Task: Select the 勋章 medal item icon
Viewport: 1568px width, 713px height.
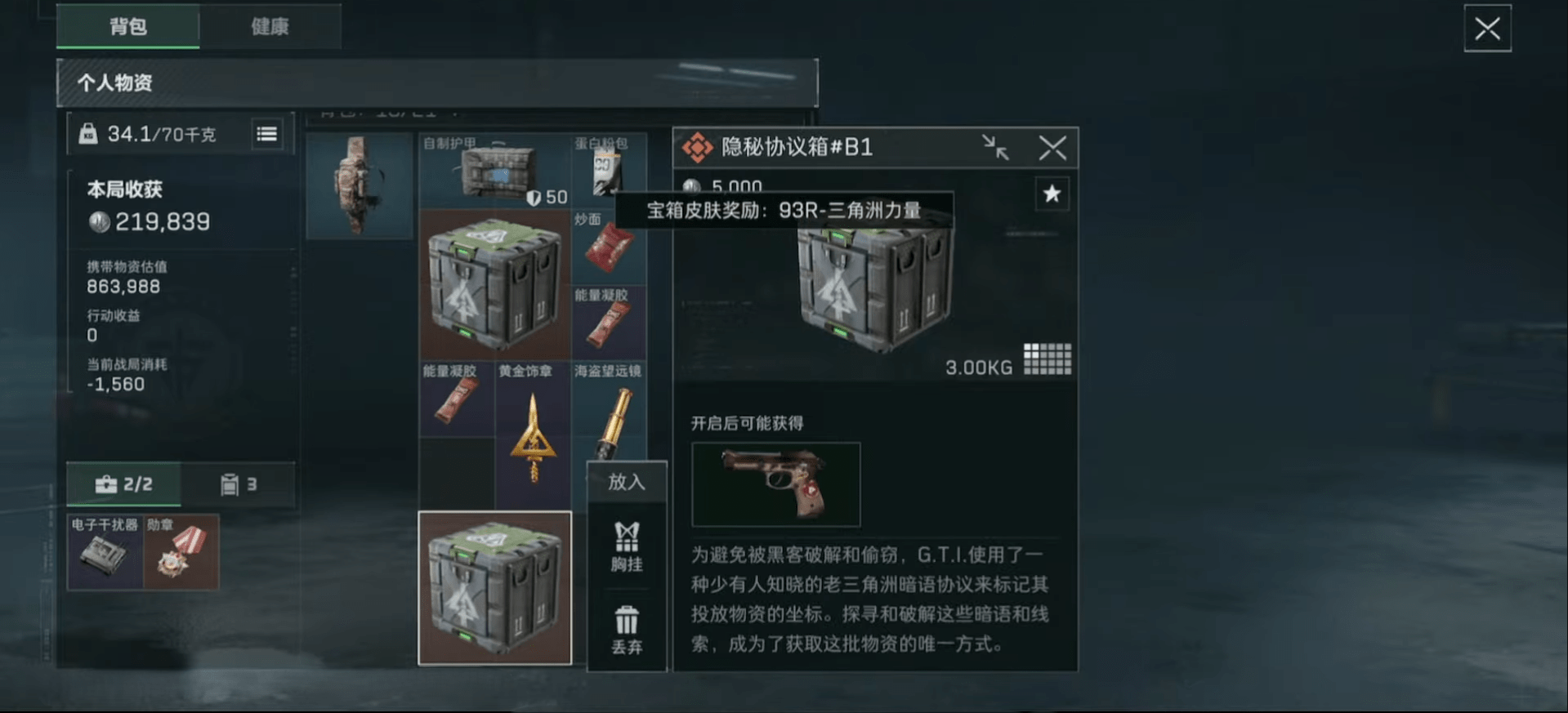Action: (x=181, y=552)
